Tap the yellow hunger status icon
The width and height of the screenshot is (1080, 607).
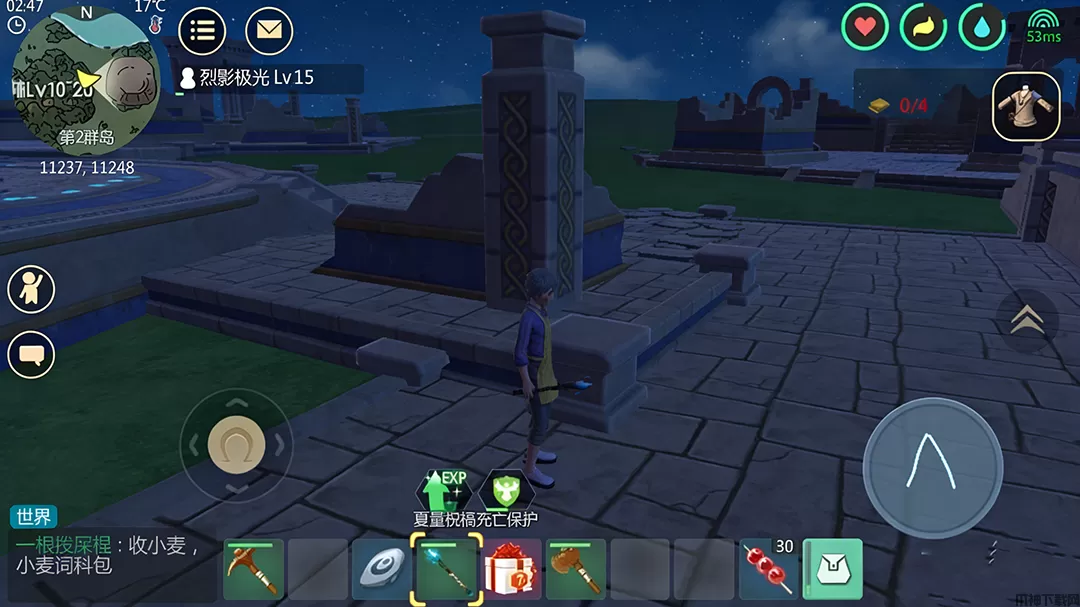pyautogui.click(x=923, y=27)
